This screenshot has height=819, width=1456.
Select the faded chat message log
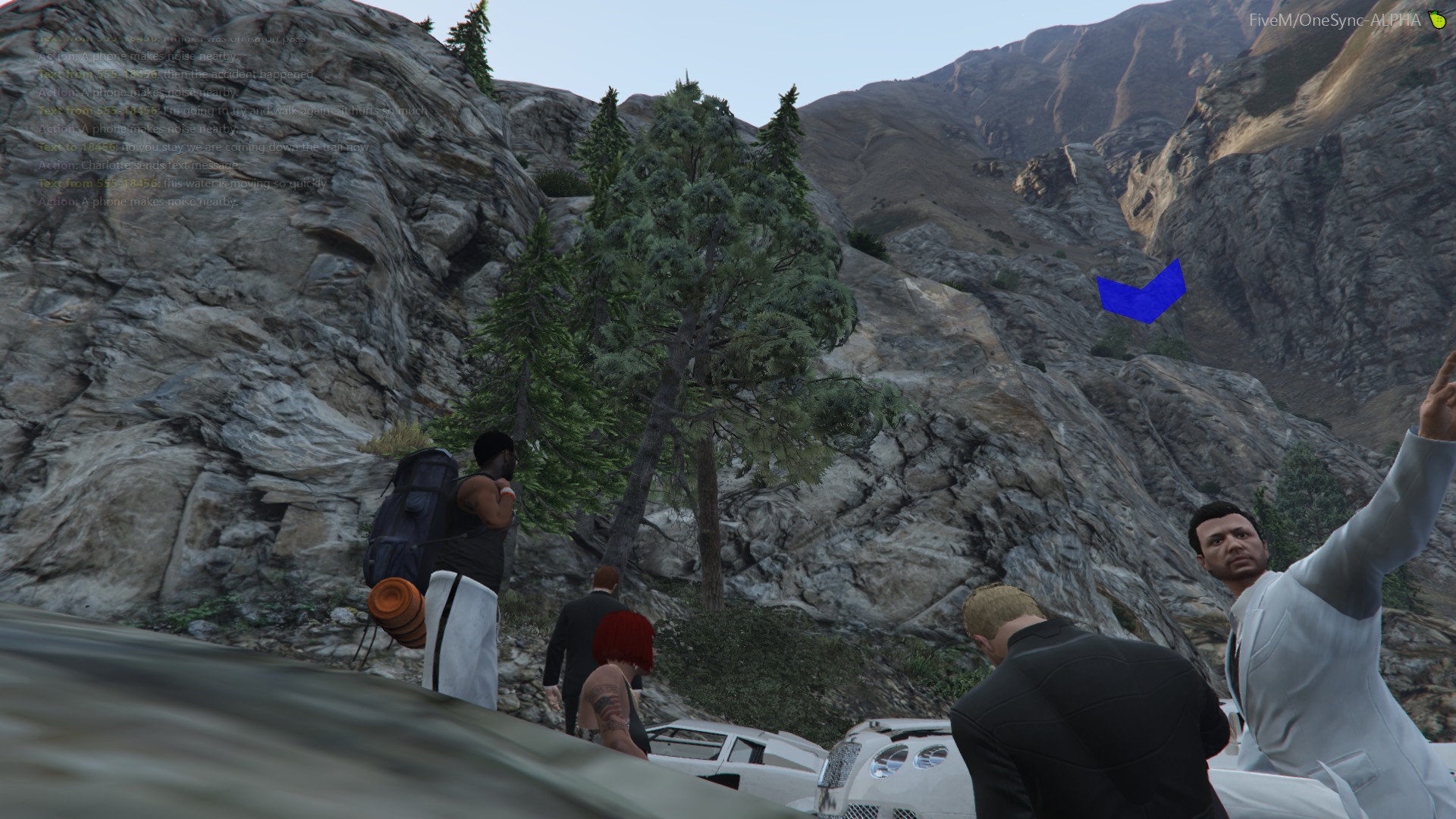pyautogui.click(x=227, y=120)
